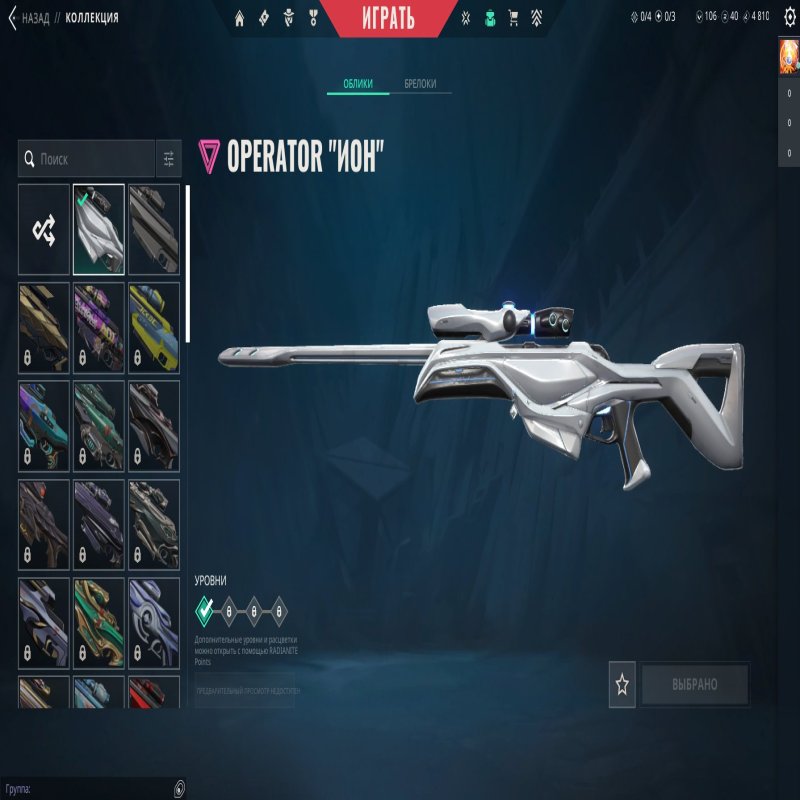
Task: Go back with the НАЗАД button
Action: click(30, 17)
